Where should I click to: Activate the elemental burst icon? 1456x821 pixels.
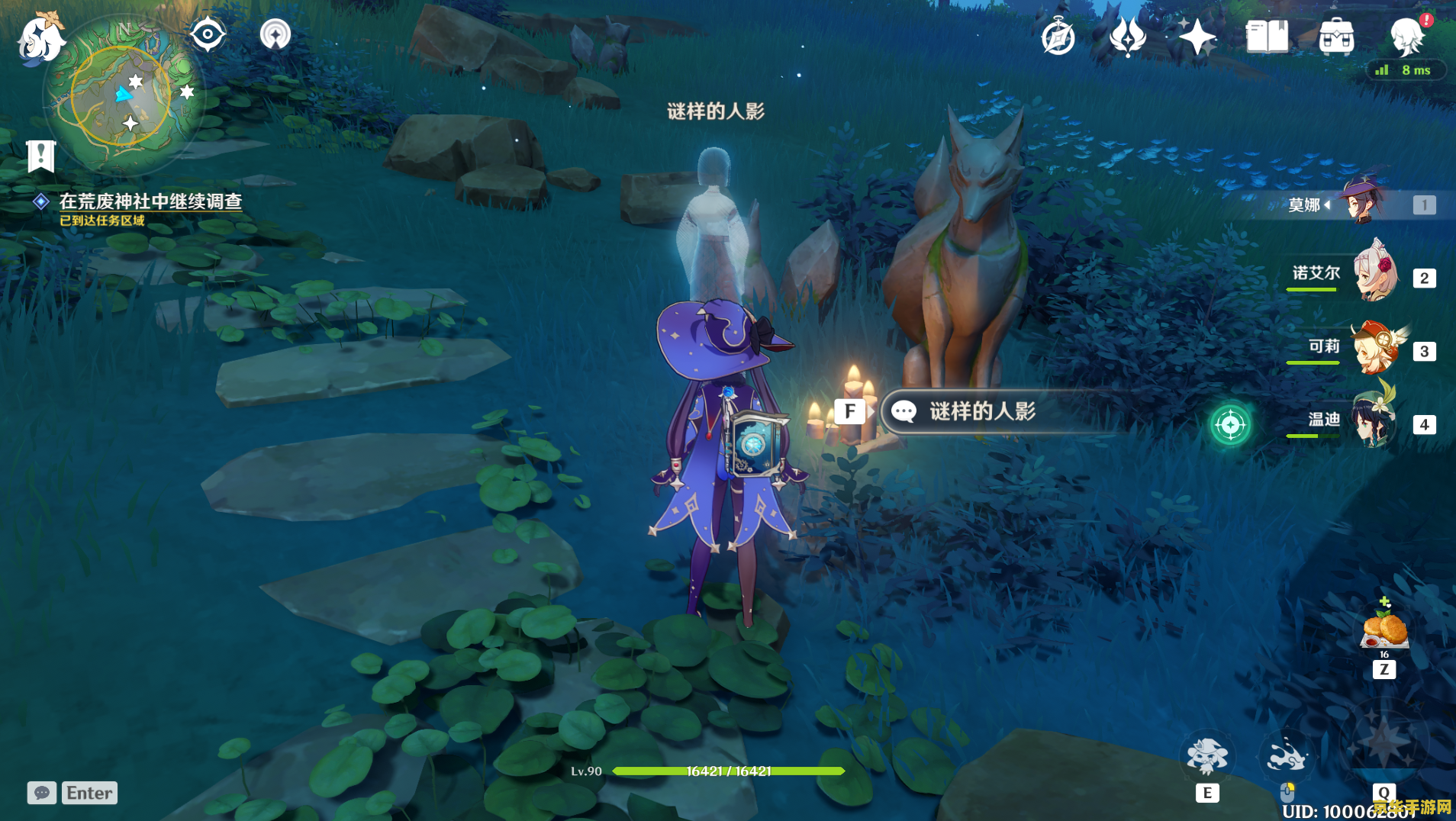pos(1384,744)
